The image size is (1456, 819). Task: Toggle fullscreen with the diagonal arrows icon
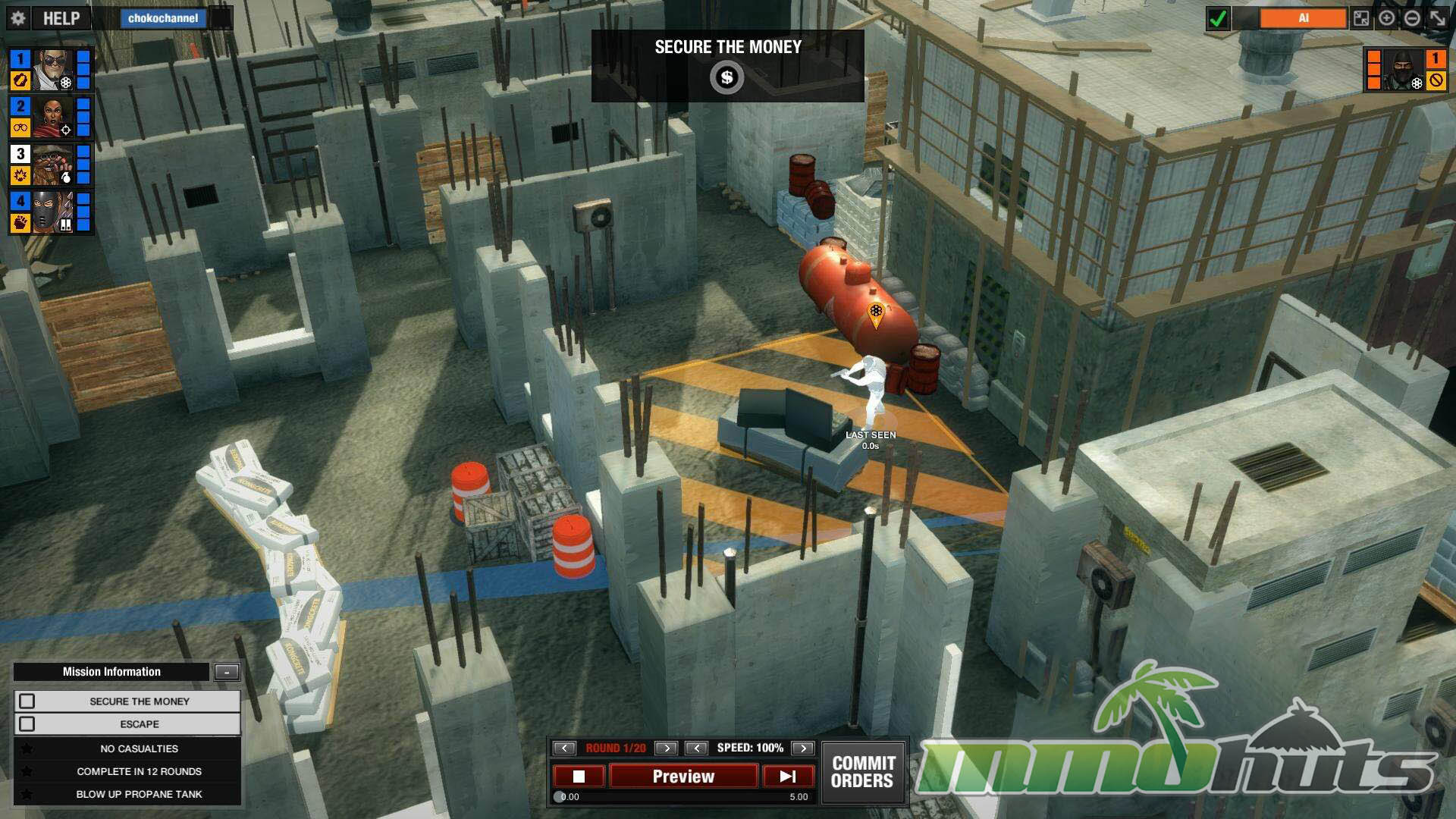pos(1438,18)
